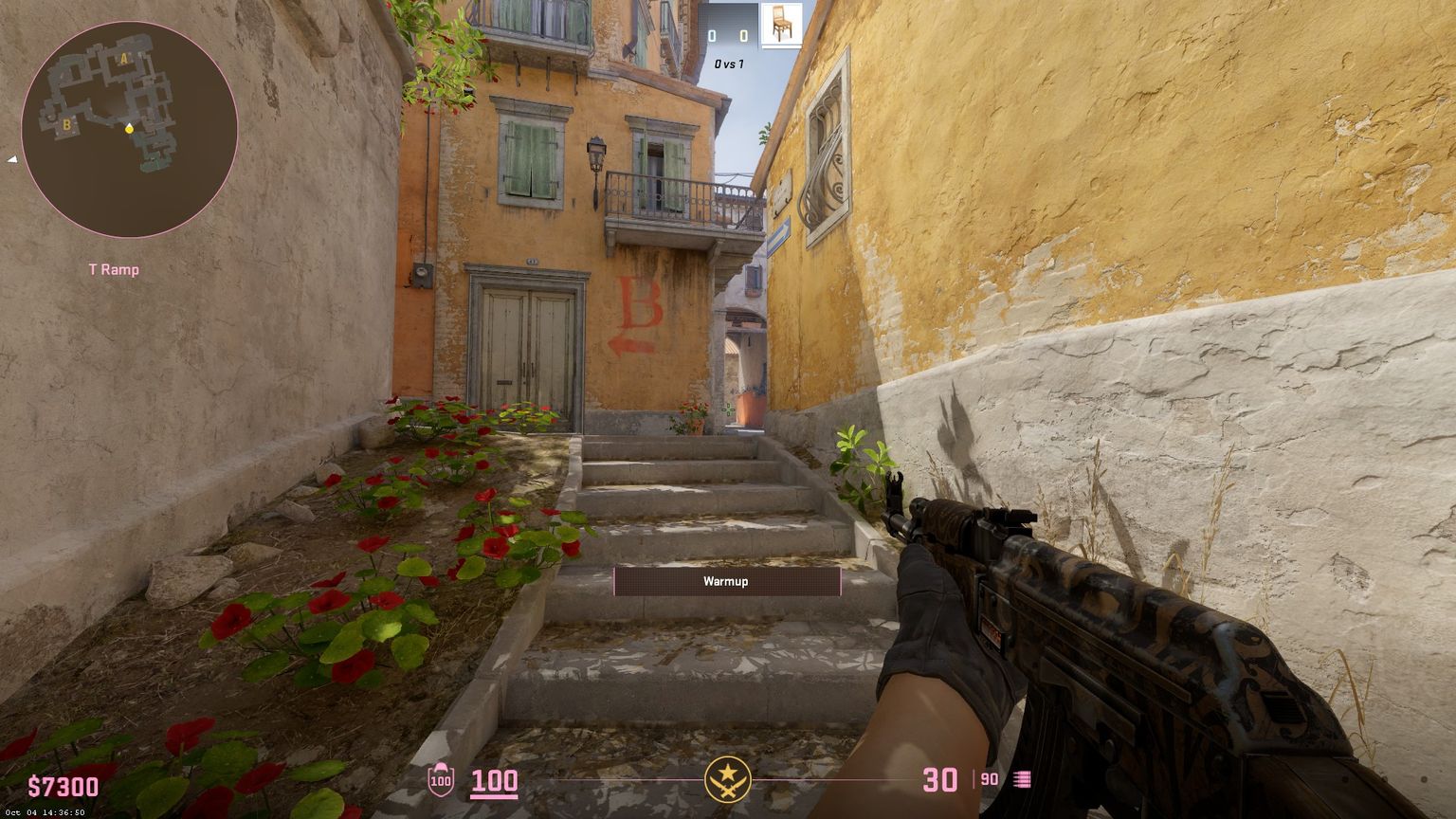
Task: Click the Terrorist faction emblem in the HUD
Action: 728,777
